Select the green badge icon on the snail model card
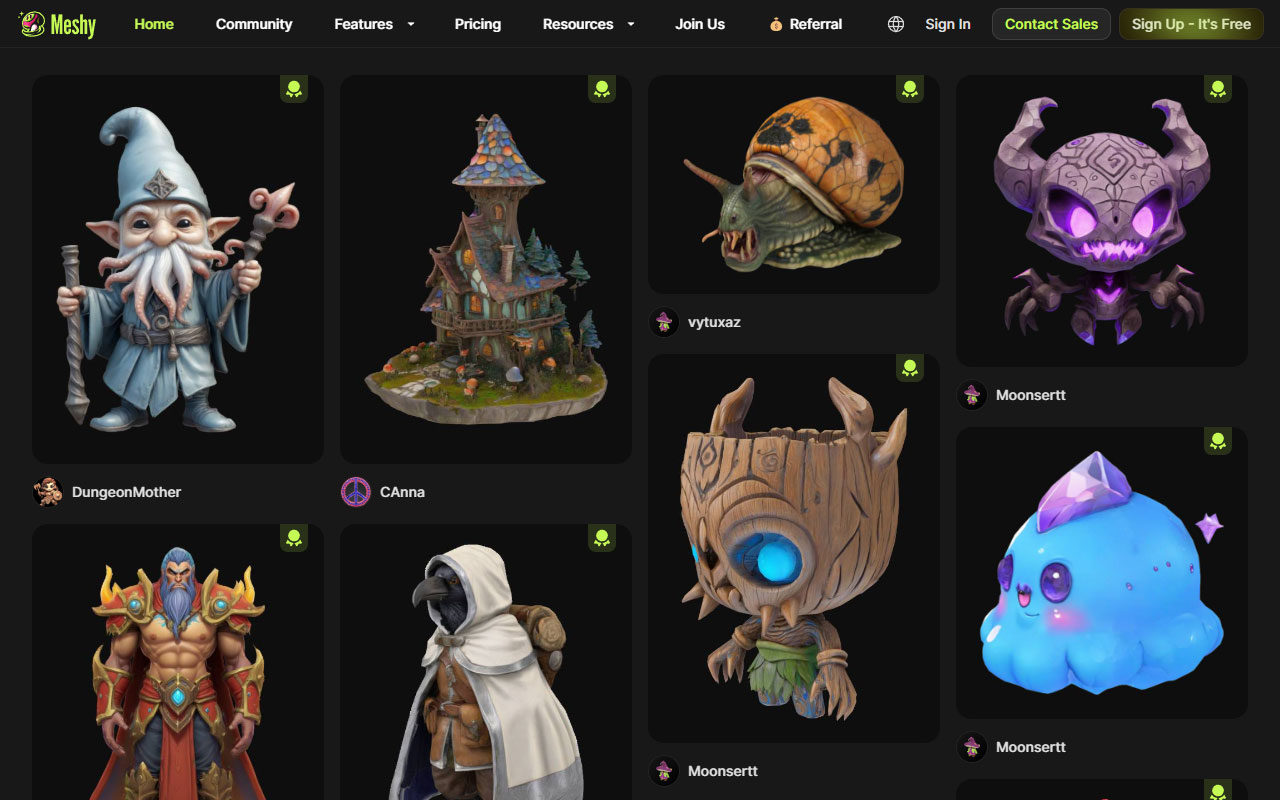 click(910, 88)
